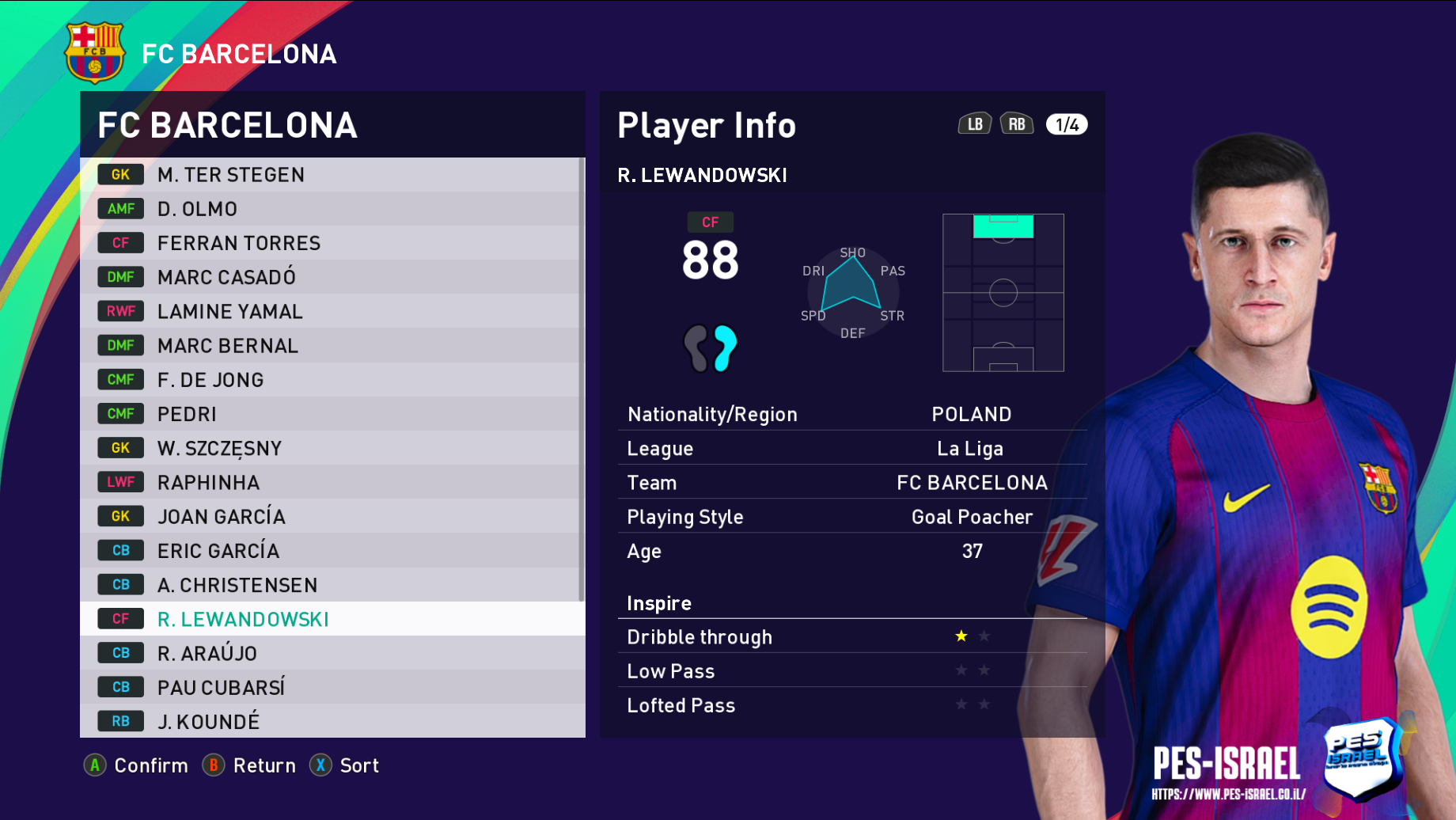Select Eric García row
The height and width of the screenshot is (820, 1456).
(x=332, y=550)
